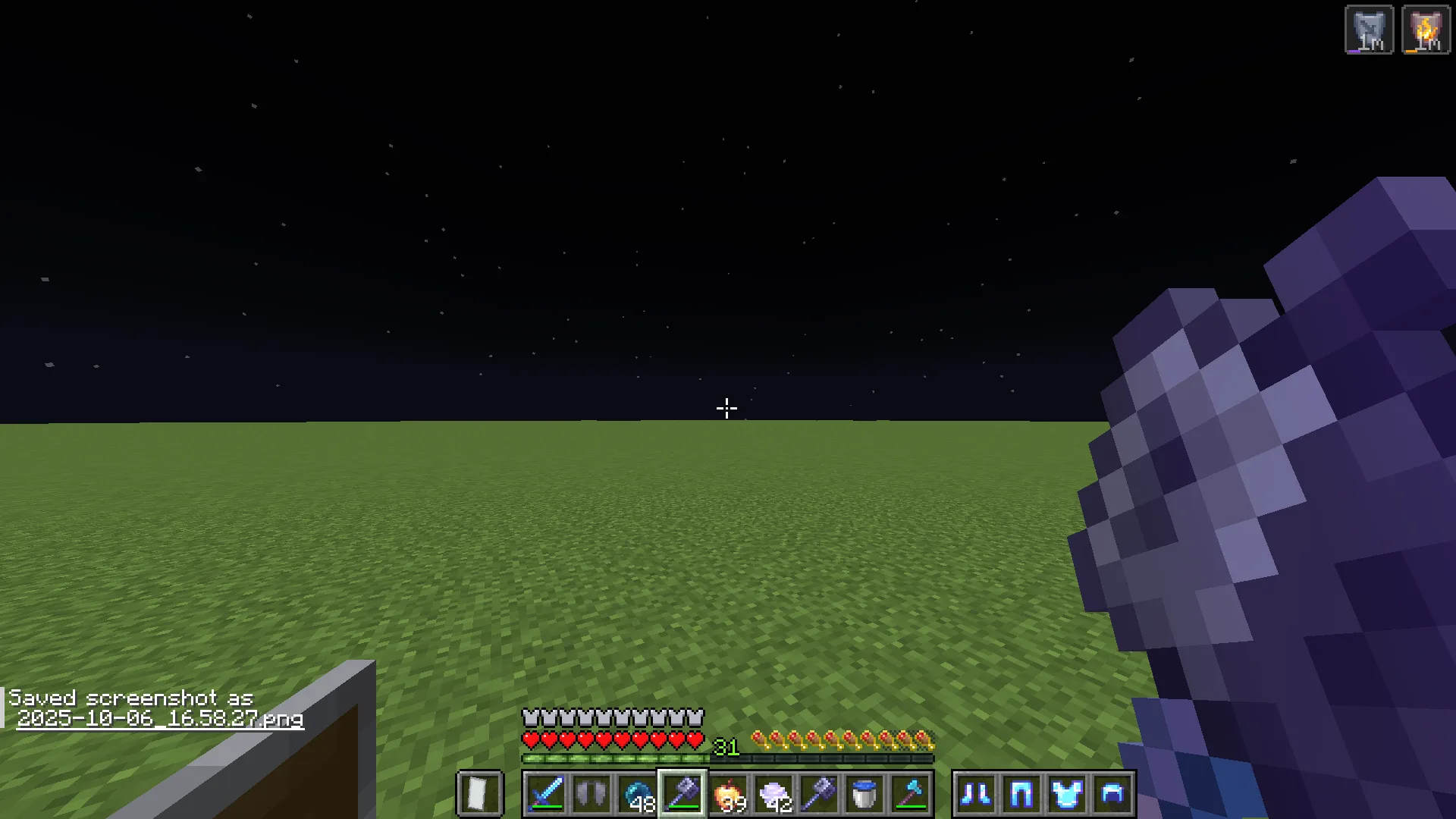Click the diamond chestplate armor icon

pos(1067,794)
